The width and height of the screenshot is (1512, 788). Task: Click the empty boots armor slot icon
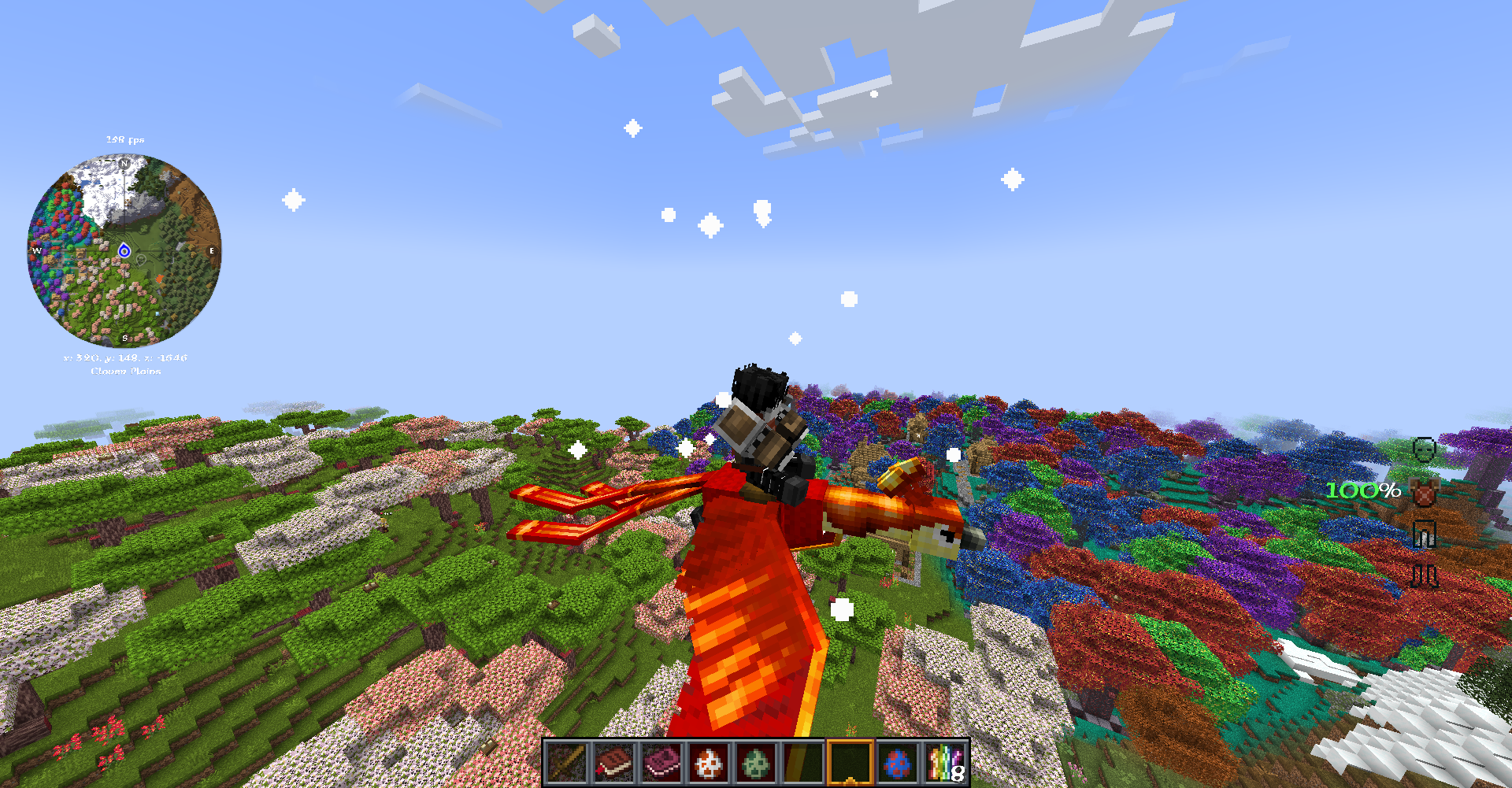[x=1424, y=576]
